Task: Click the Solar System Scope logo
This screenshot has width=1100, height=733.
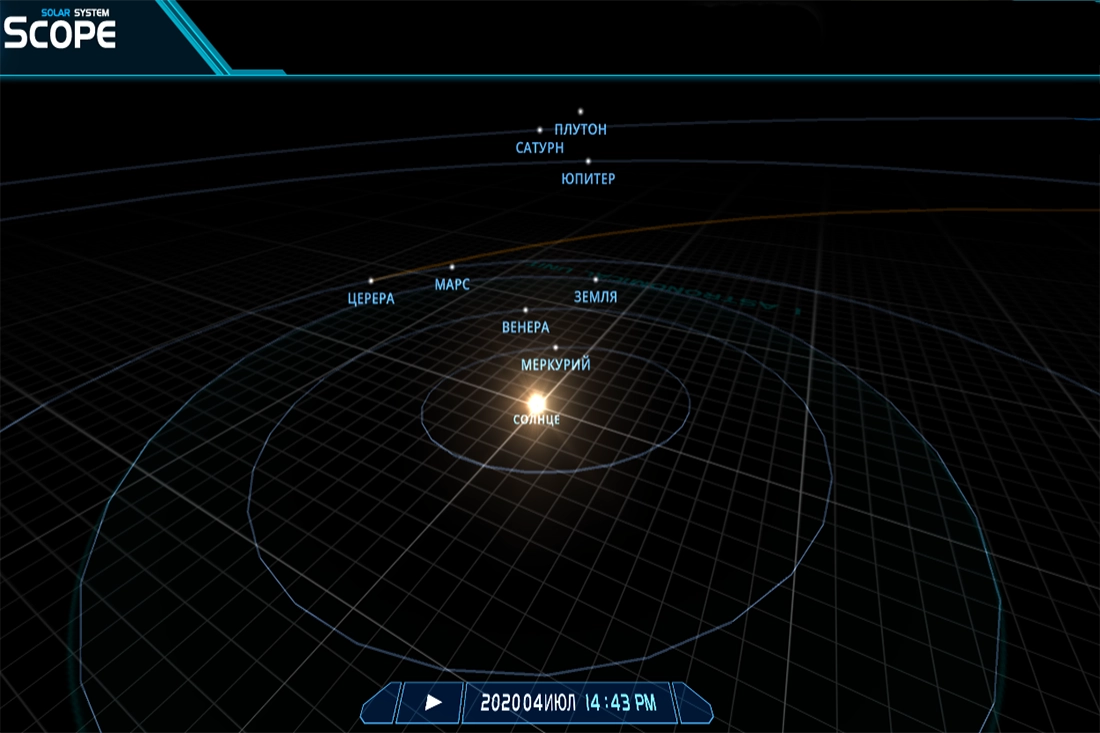Action: point(60,30)
